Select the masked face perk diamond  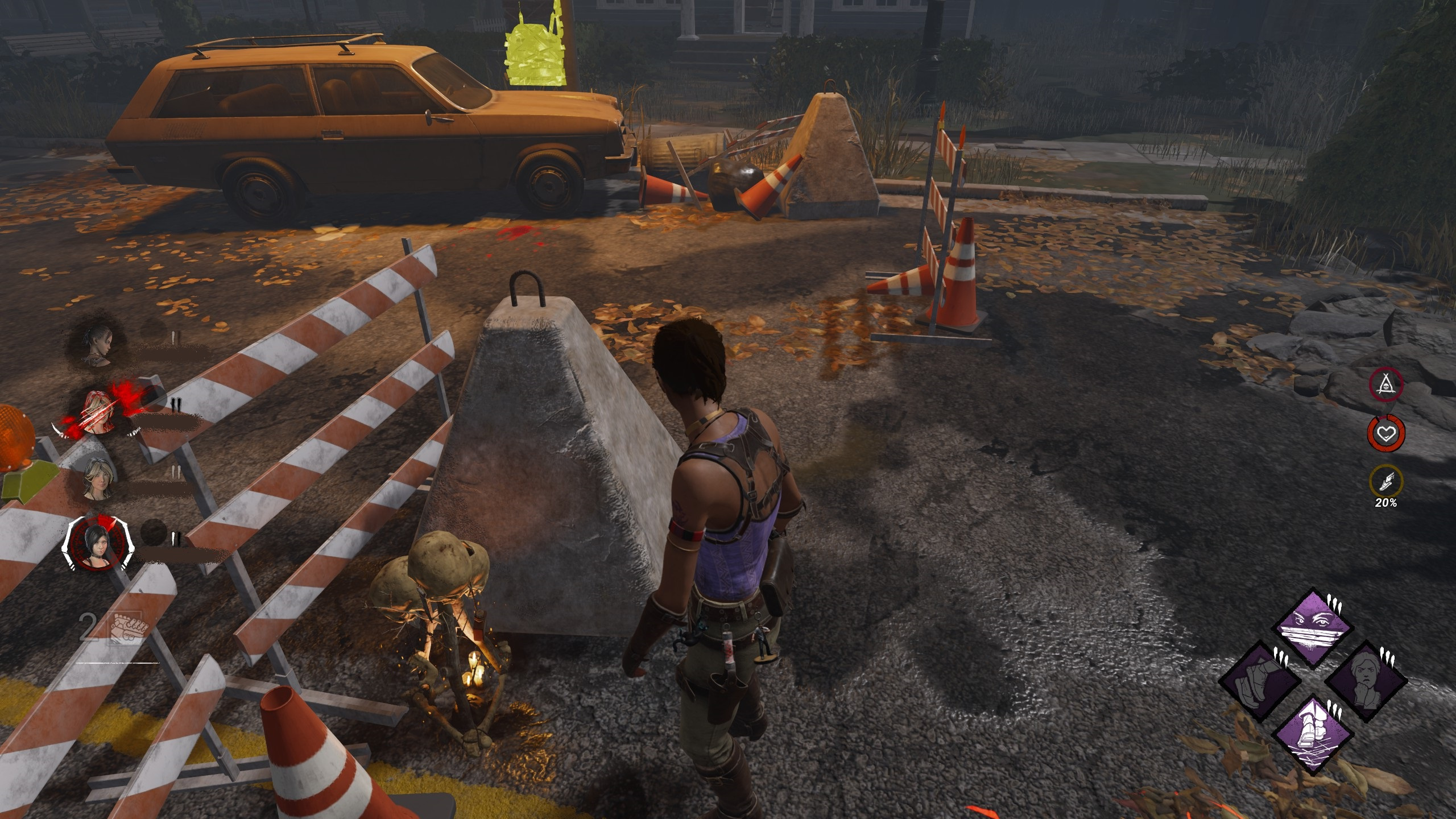(x=1314, y=628)
